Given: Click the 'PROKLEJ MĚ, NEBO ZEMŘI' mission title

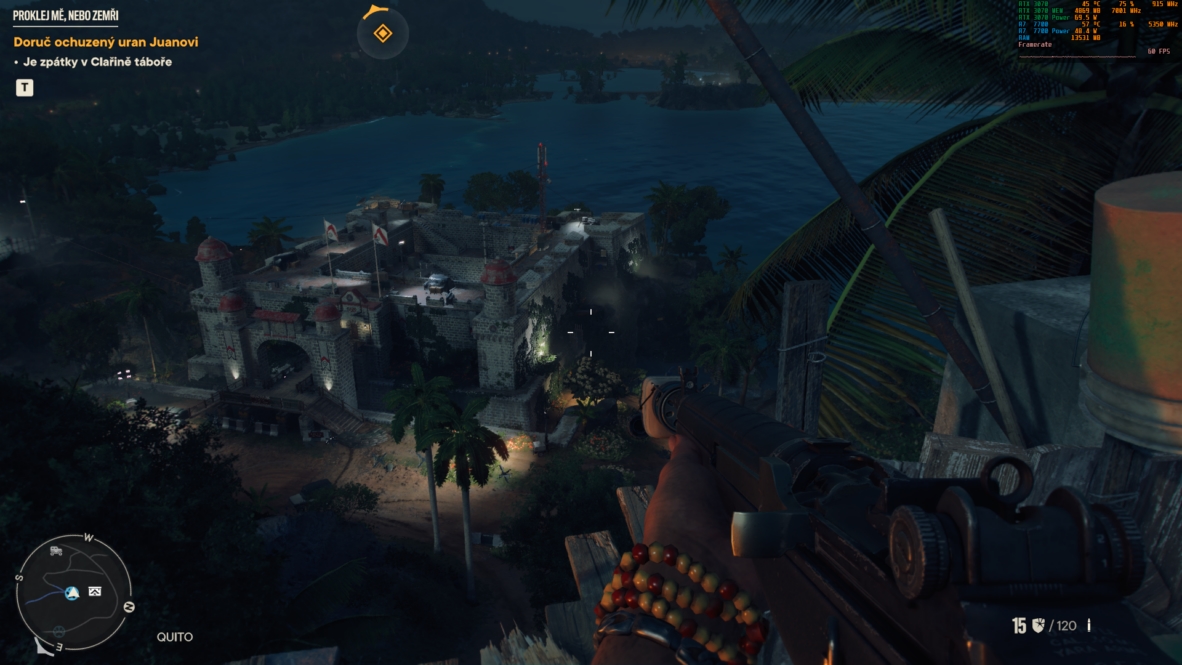Looking at the screenshot, I should (x=65, y=15).
